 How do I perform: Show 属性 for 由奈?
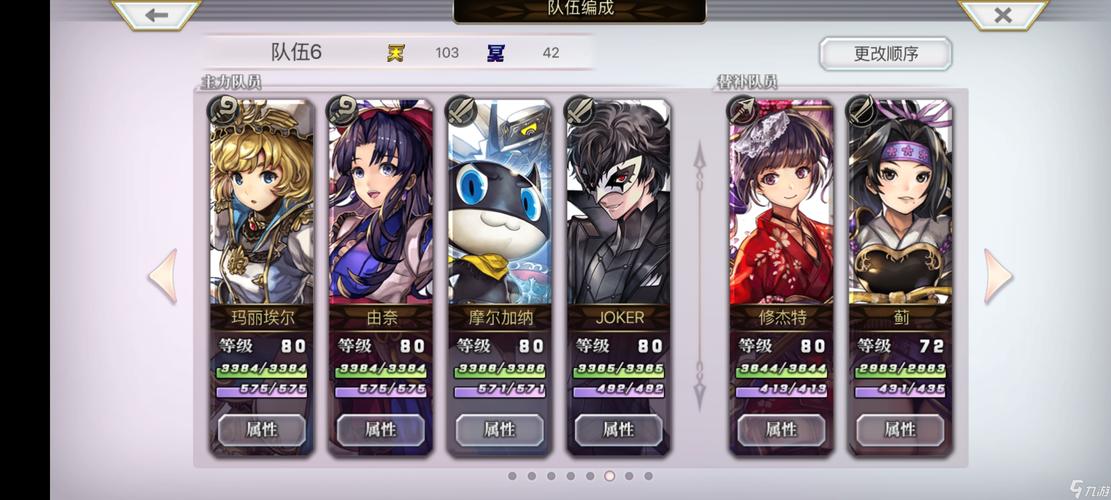point(380,430)
